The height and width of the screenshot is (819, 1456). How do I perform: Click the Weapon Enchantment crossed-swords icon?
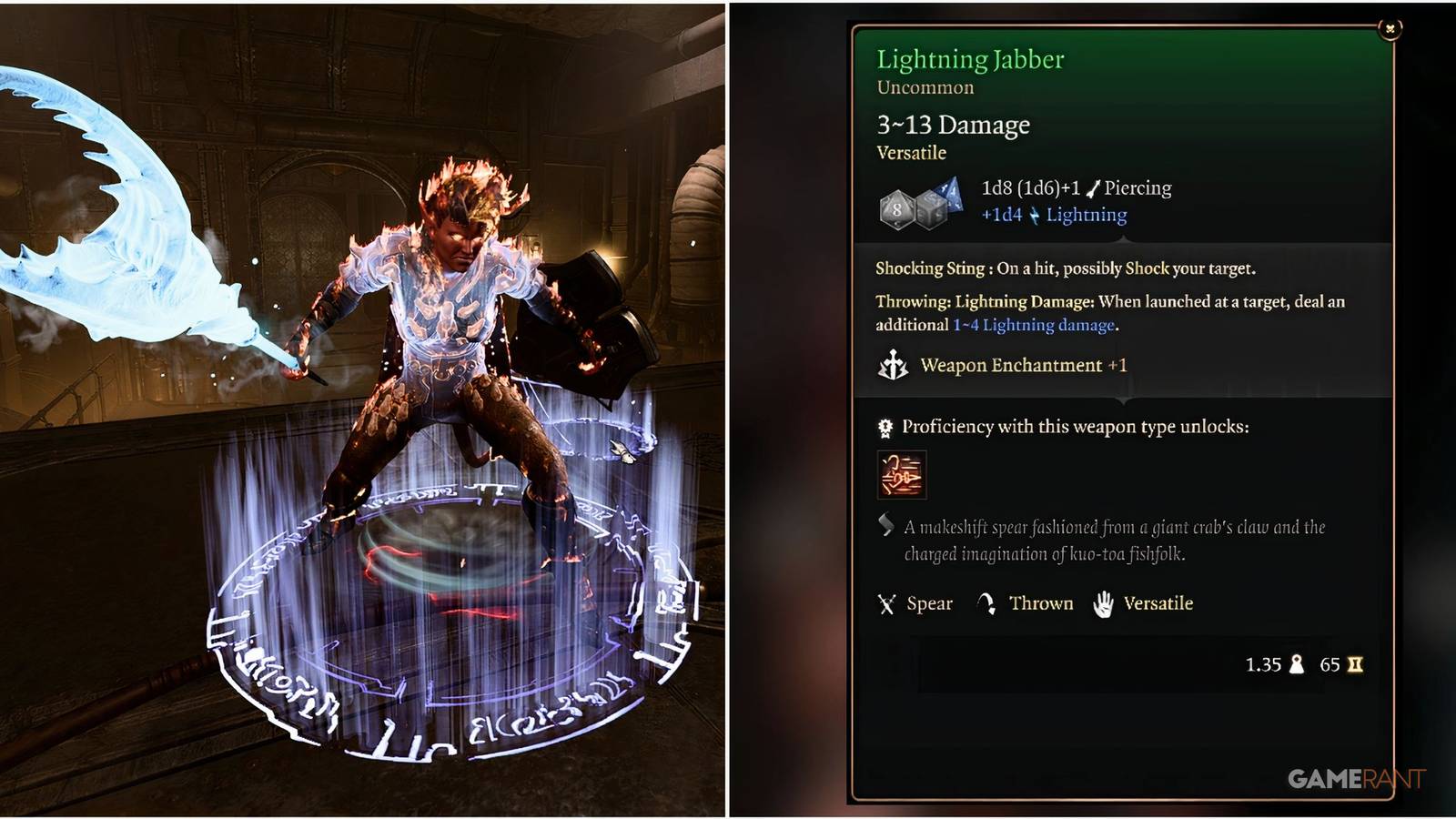894,365
